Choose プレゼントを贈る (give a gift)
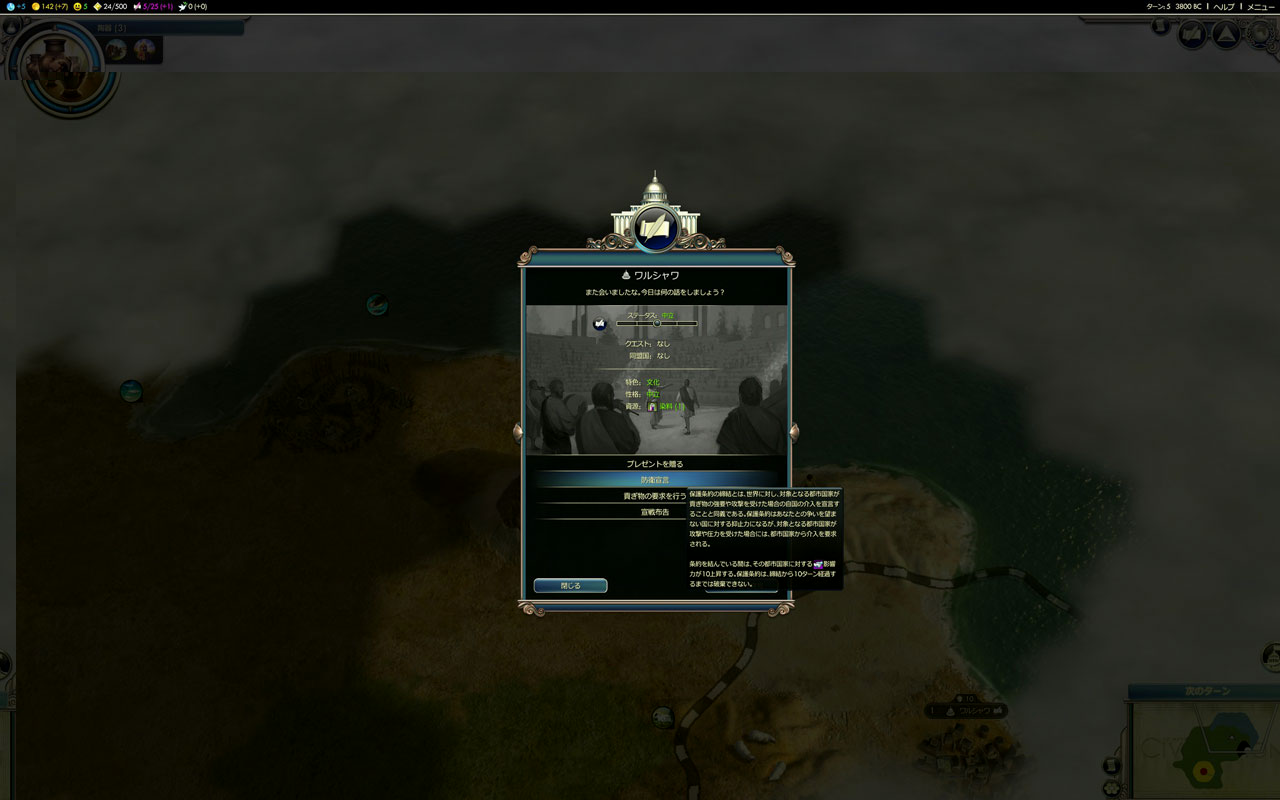Screen dimensions: 1280x800 (655, 464)
